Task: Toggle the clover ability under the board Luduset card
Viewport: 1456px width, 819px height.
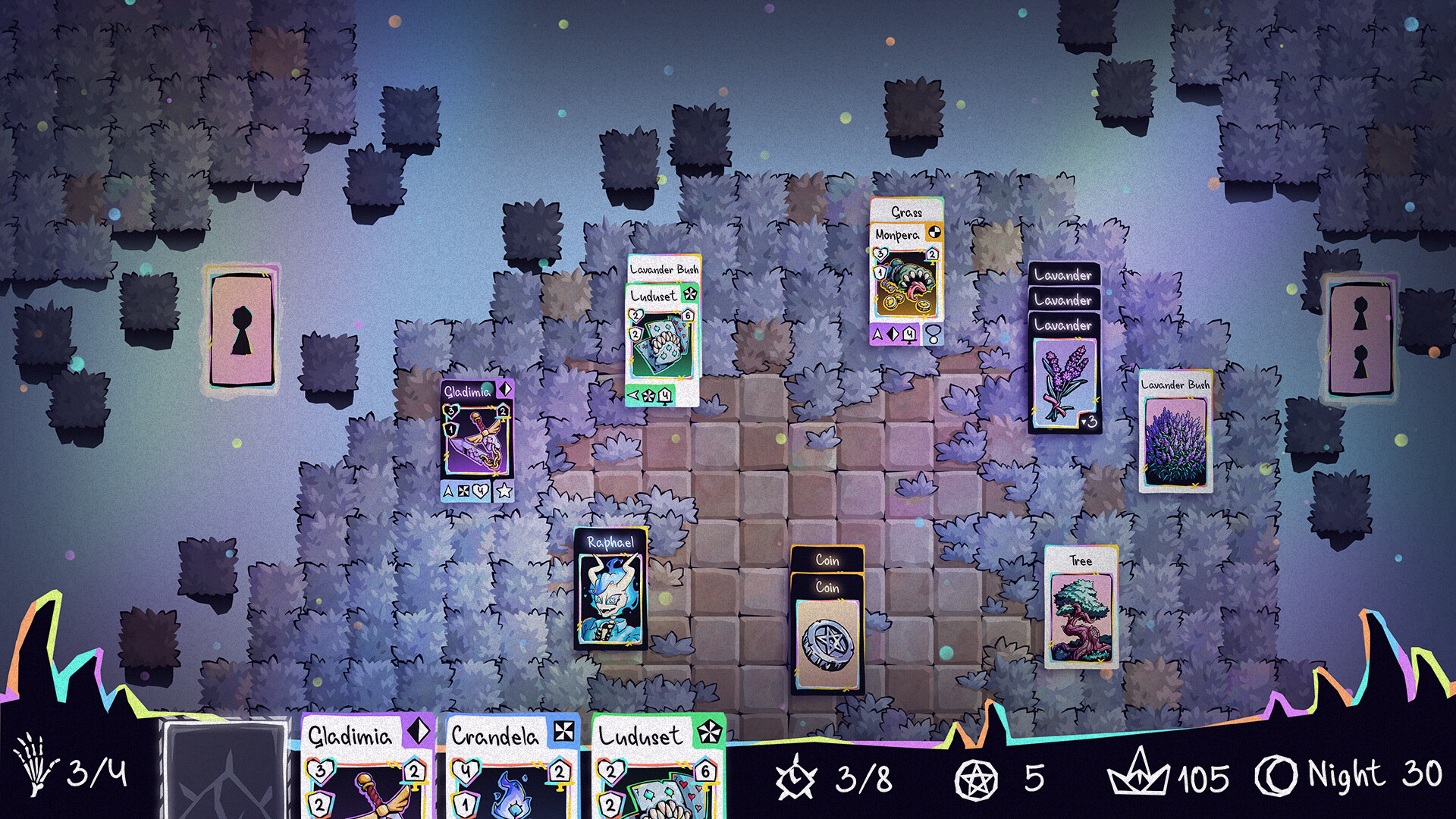Action: 648,397
